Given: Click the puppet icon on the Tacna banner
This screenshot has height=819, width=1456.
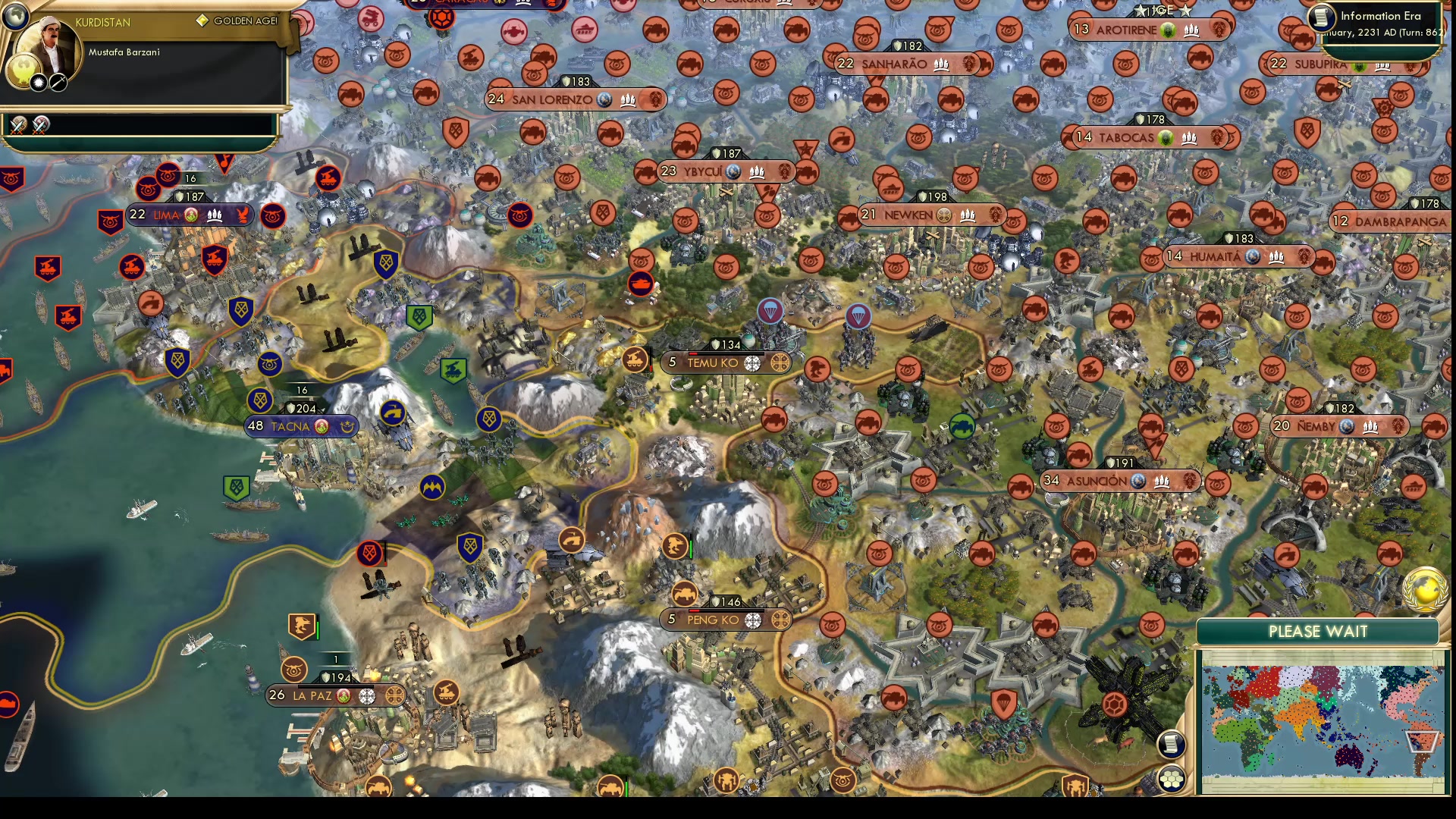Looking at the screenshot, I should (x=347, y=427).
